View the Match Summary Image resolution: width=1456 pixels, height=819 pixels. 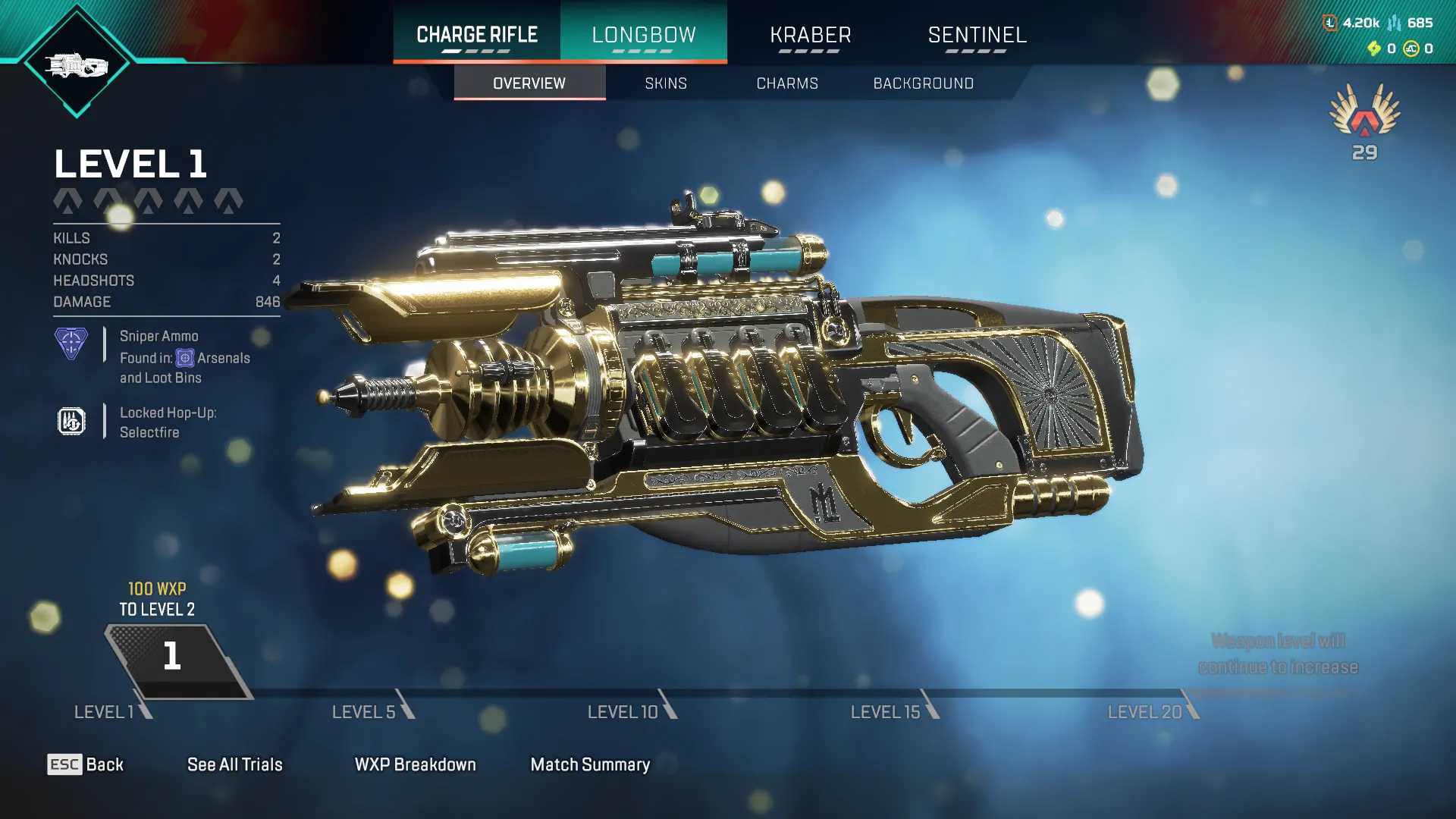[590, 764]
